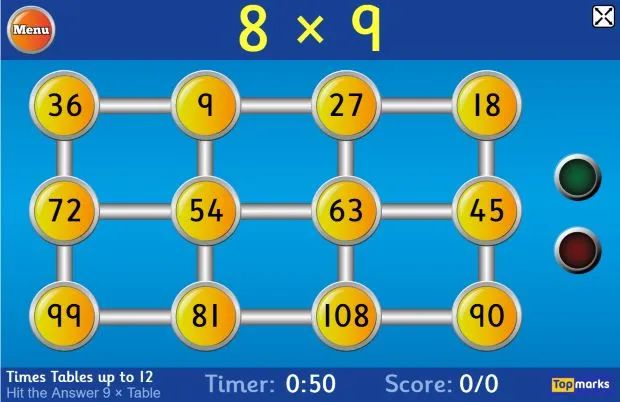
Task: Close the game with the X button
Action: [603, 16]
